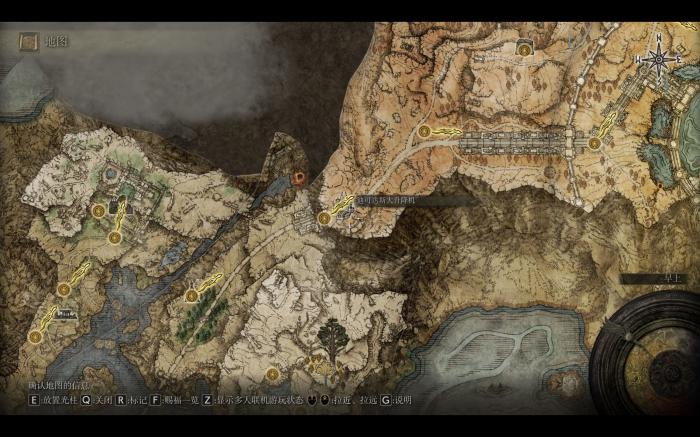The height and width of the screenshot is (437, 700).
Task: Pick the northernmost grace near the top edge
Action: tap(523, 48)
